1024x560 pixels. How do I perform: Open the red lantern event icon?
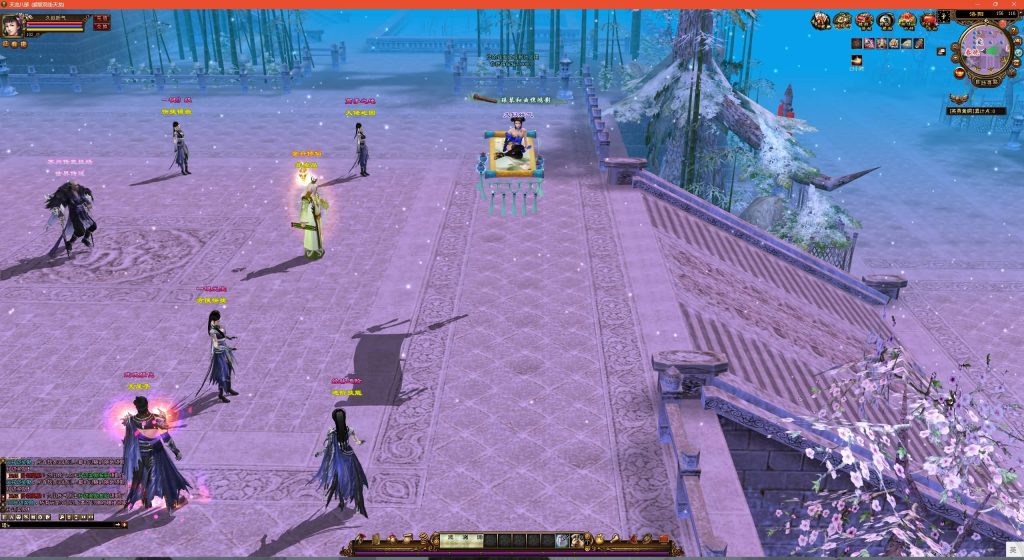[x=930, y=20]
